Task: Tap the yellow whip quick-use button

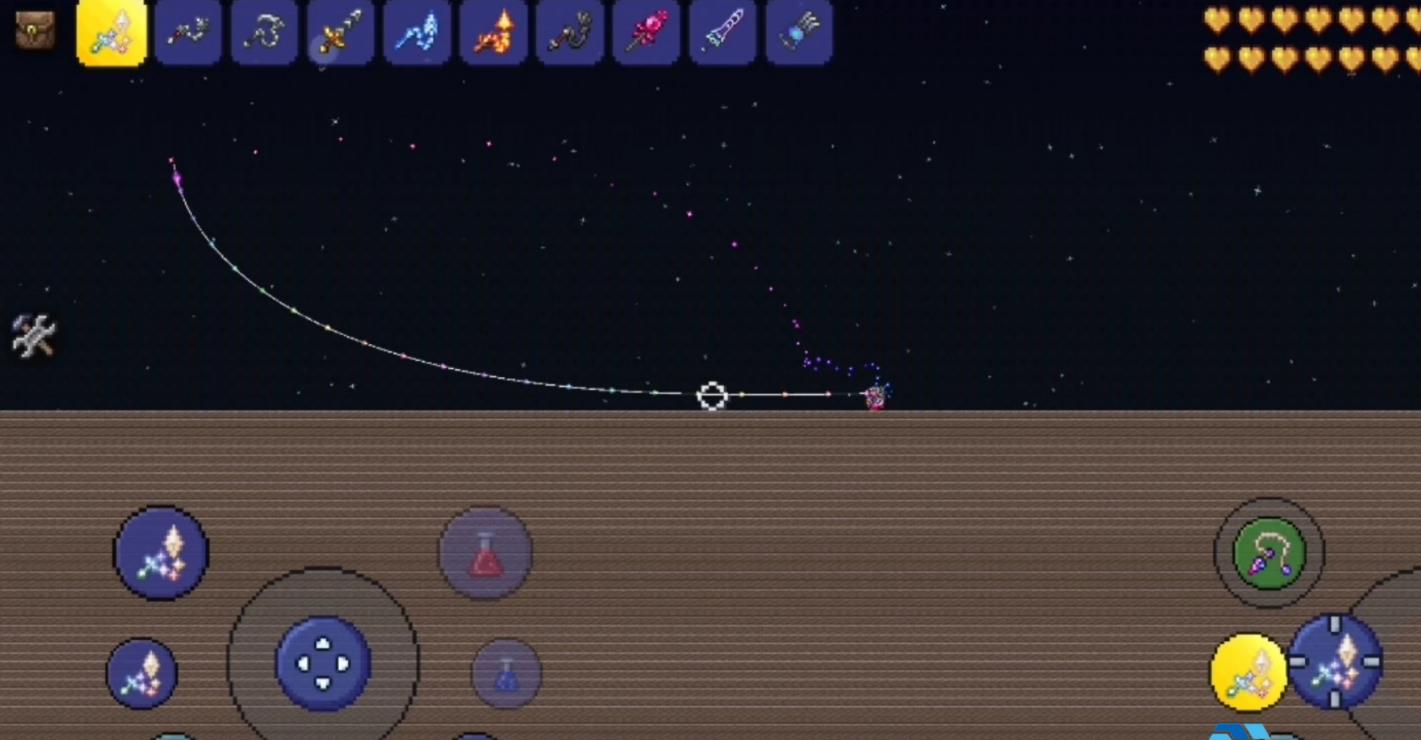Action: [x=1249, y=672]
